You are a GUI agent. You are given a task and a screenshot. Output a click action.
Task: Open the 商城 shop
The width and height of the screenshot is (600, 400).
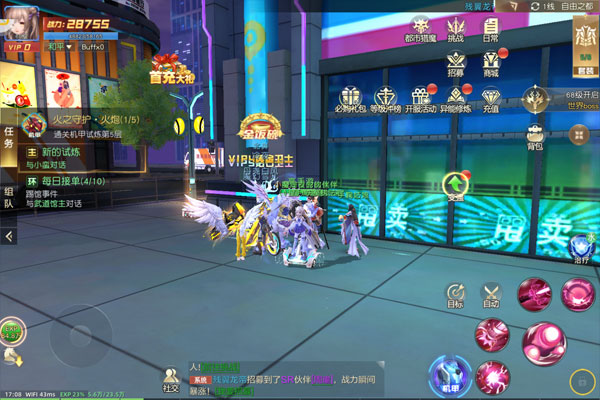pyautogui.click(x=490, y=66)
